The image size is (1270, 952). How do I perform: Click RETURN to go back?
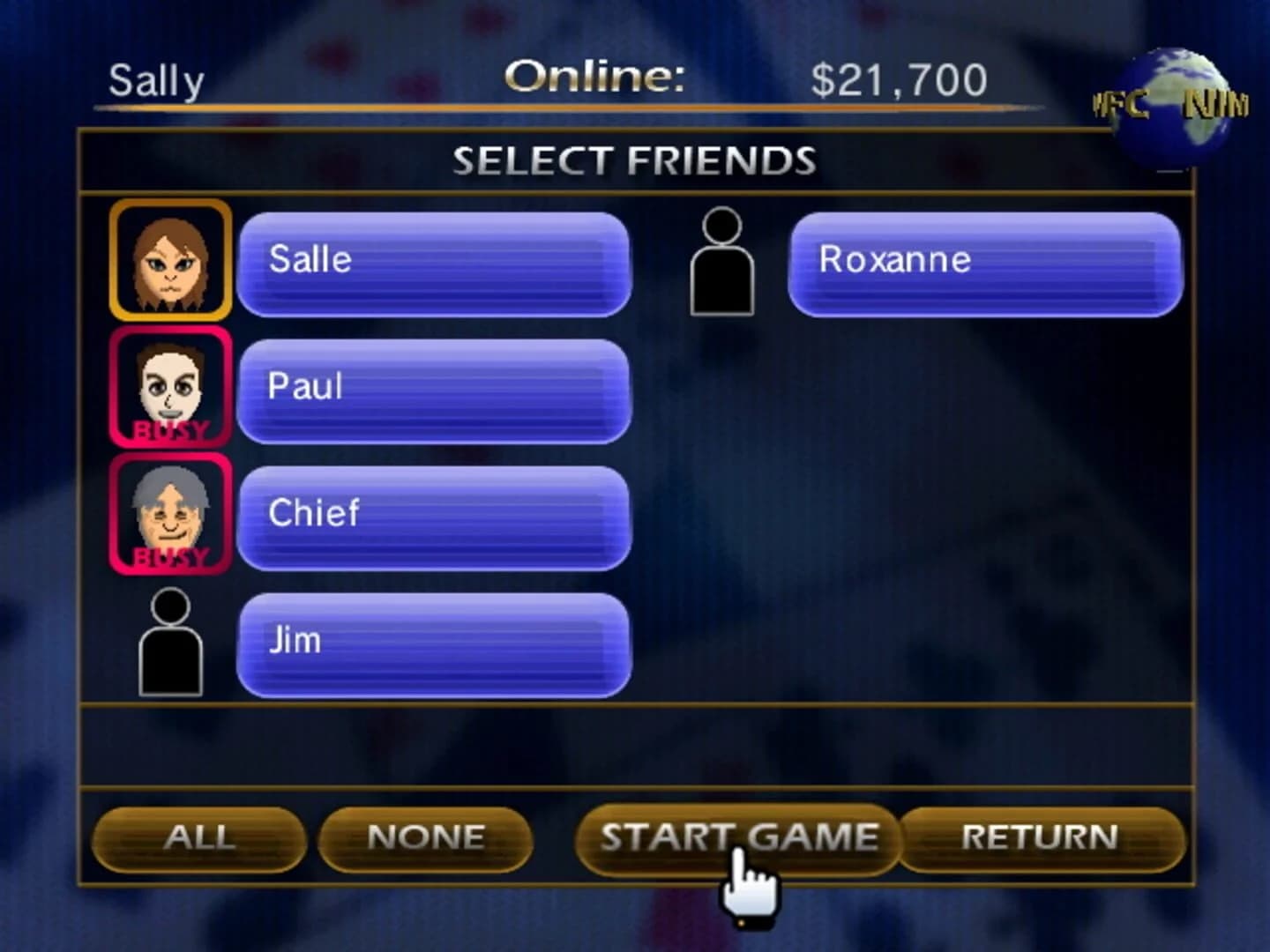[1043, 837]
